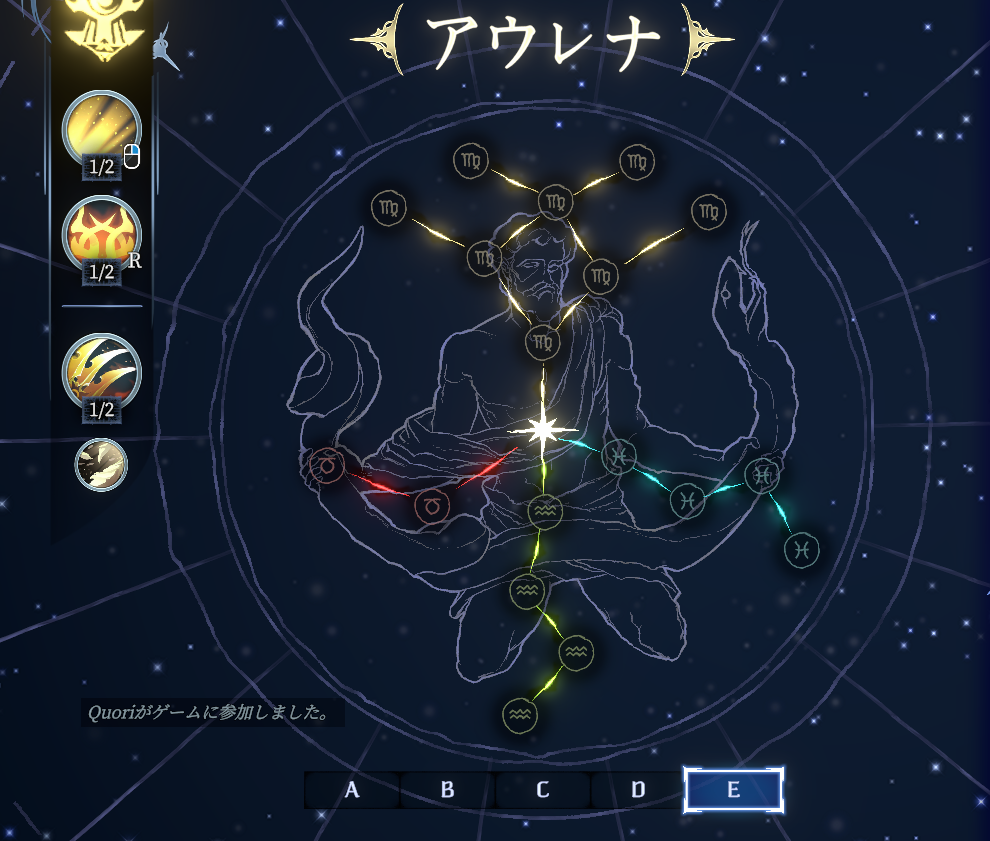Unlock the Taurus node at the red path's end
The height and width of the screenshot is (841, 990).
click(325, 464)
